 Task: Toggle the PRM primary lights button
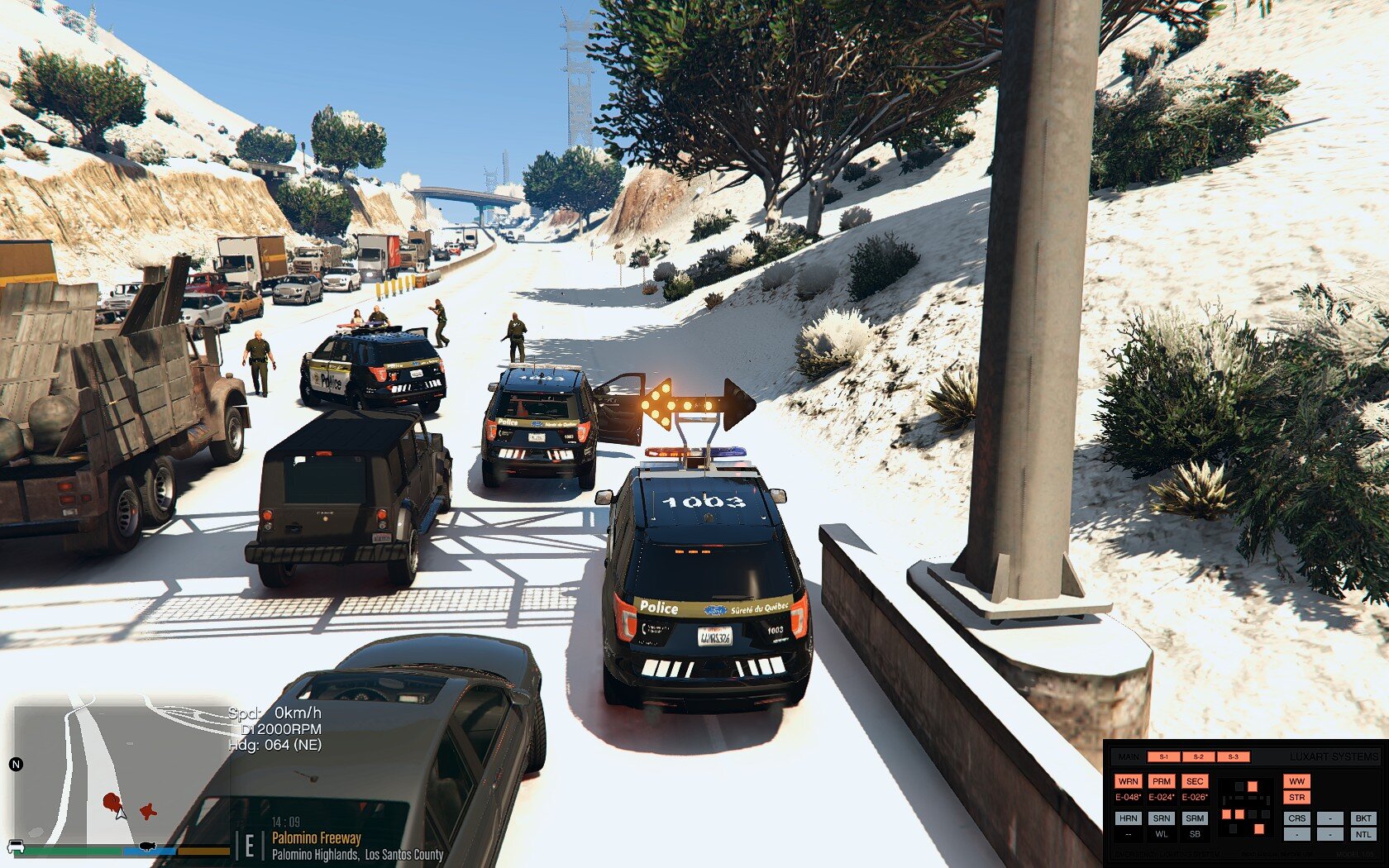click(x=1162, y=781)
